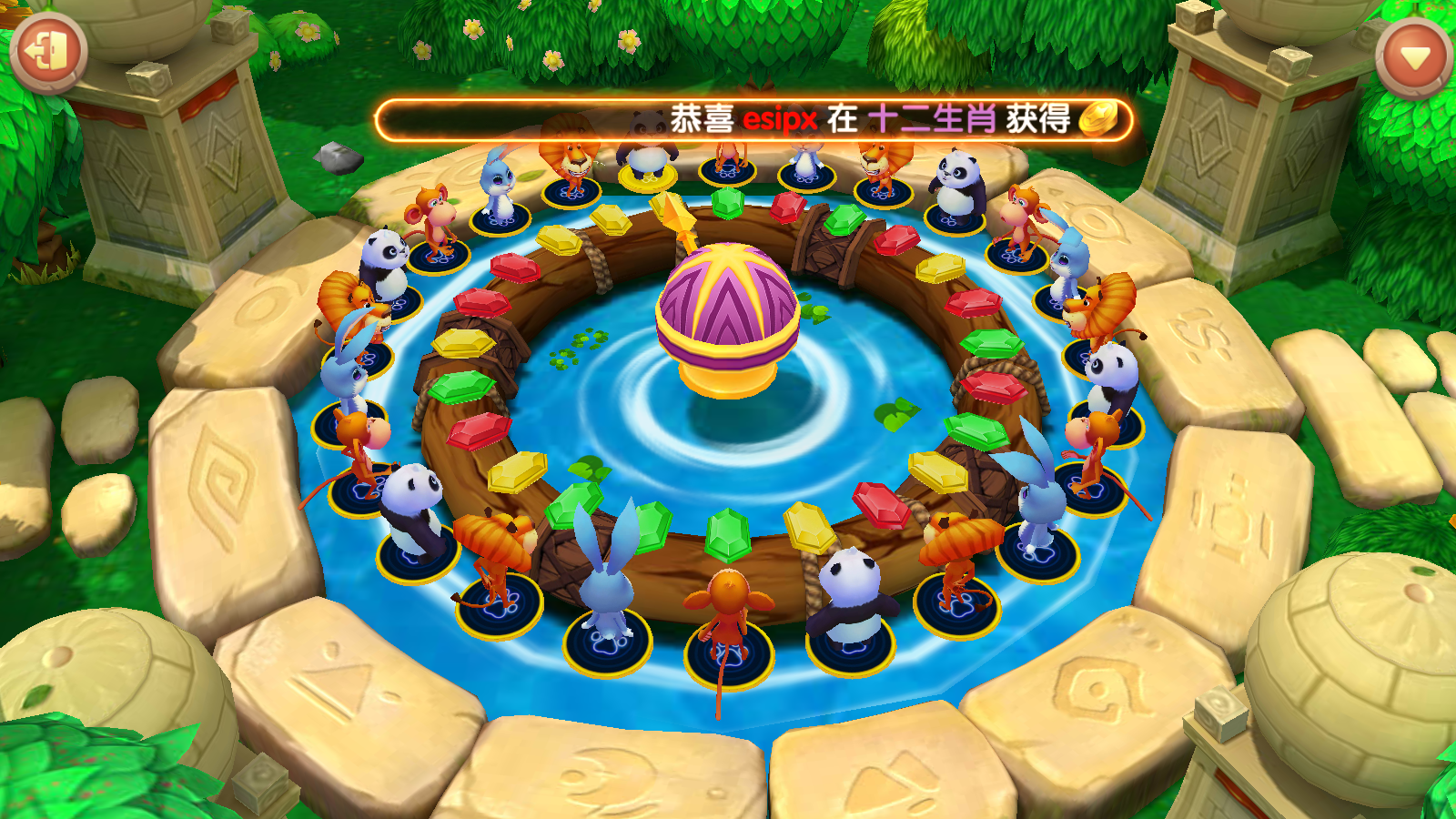Open the round dropdown arrow button
This screenshot has width=1456, height=819.
[1414, 58]
